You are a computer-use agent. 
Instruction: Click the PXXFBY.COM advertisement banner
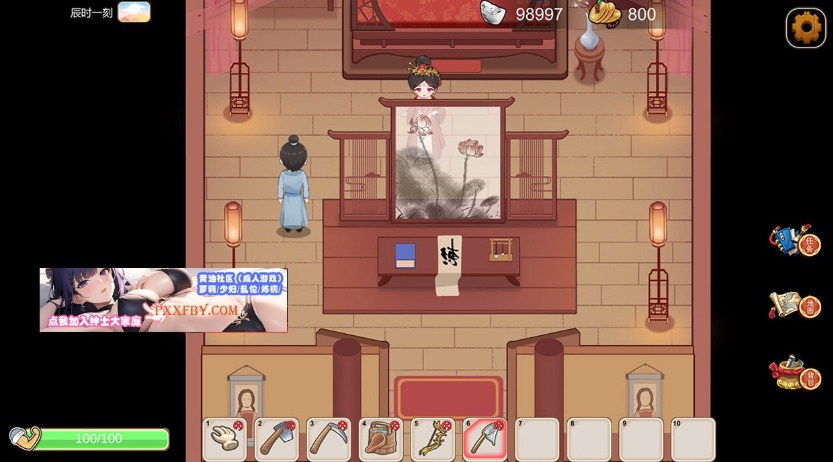click(163, 300)
